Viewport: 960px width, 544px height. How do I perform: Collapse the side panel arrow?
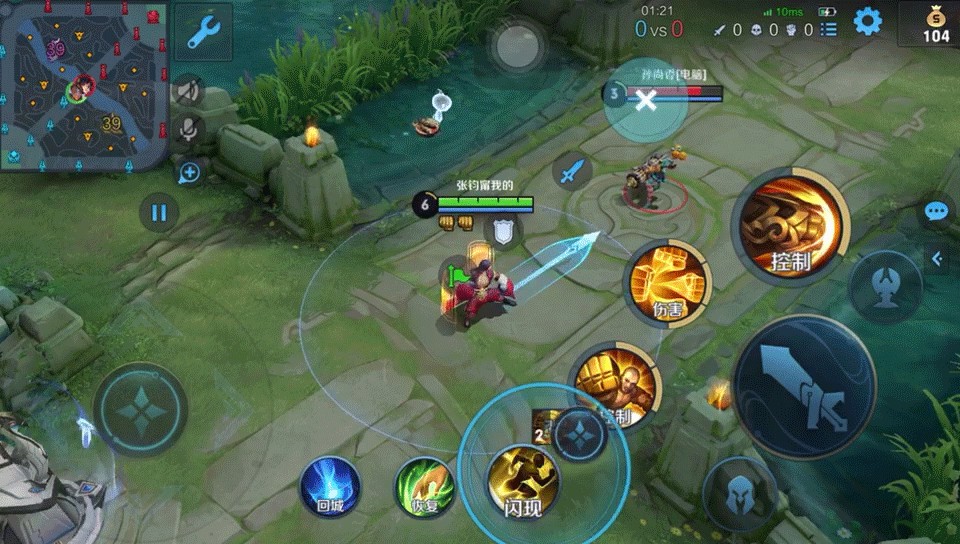coord(937,259)
